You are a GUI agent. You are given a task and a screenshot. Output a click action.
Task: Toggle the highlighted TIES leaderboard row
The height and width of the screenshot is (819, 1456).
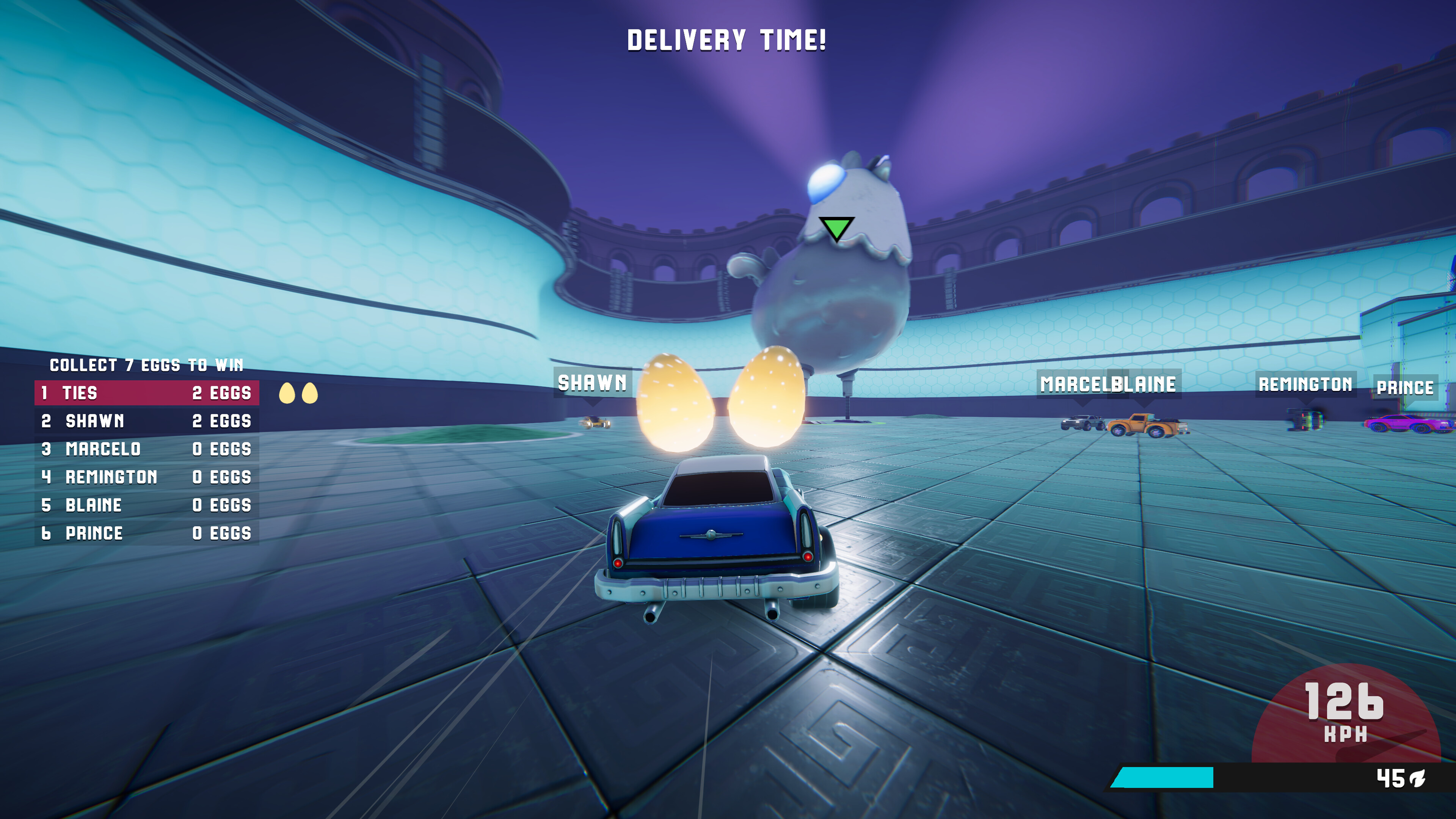(147, 394)
